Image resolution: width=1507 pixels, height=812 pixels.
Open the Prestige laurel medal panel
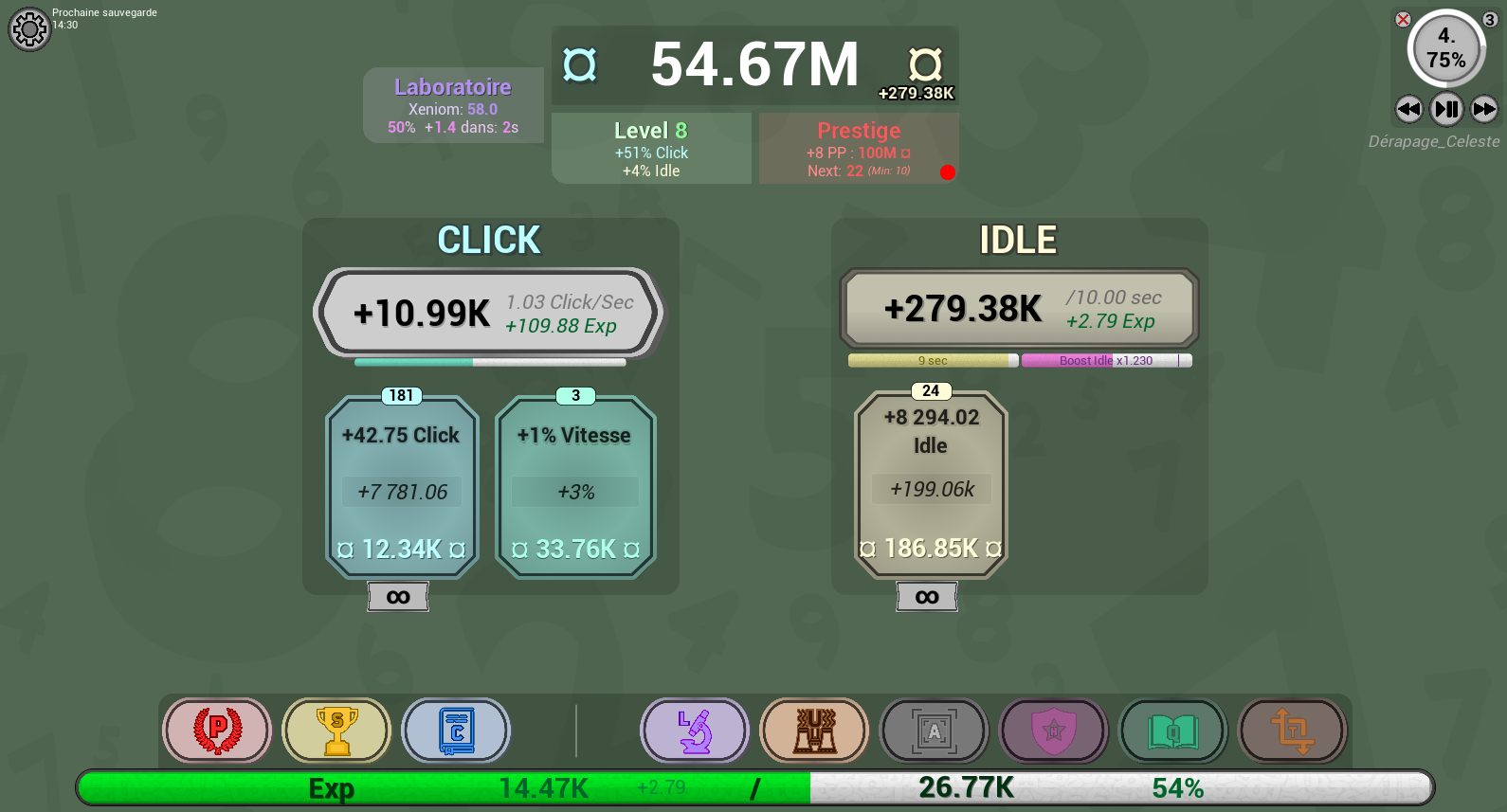pyautogui.click(x=217, y=731)
